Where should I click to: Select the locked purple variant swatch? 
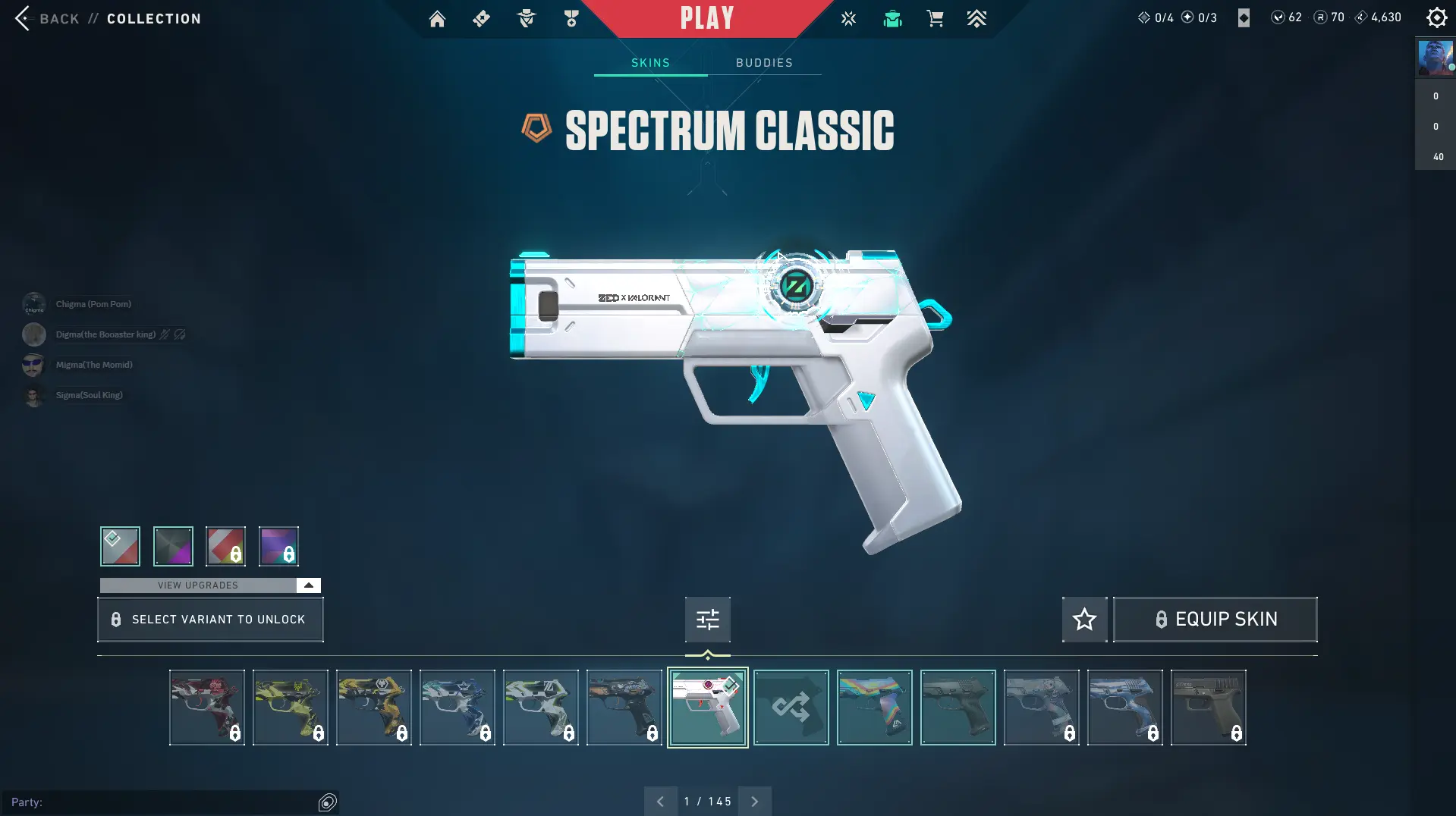[x=278, y=546]
